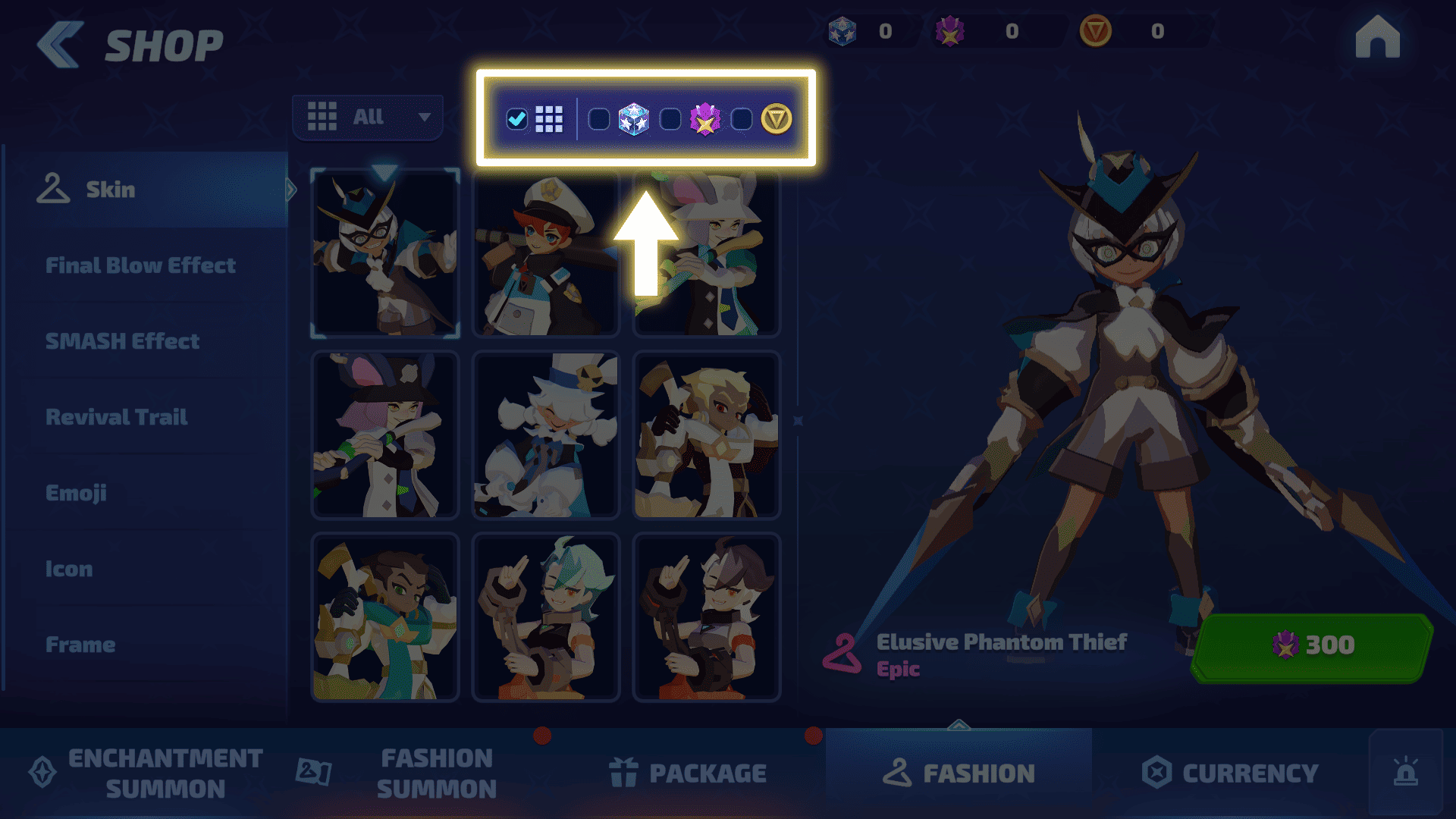
Task: Open the Final Blow Effect category
Action: (141, 265)
